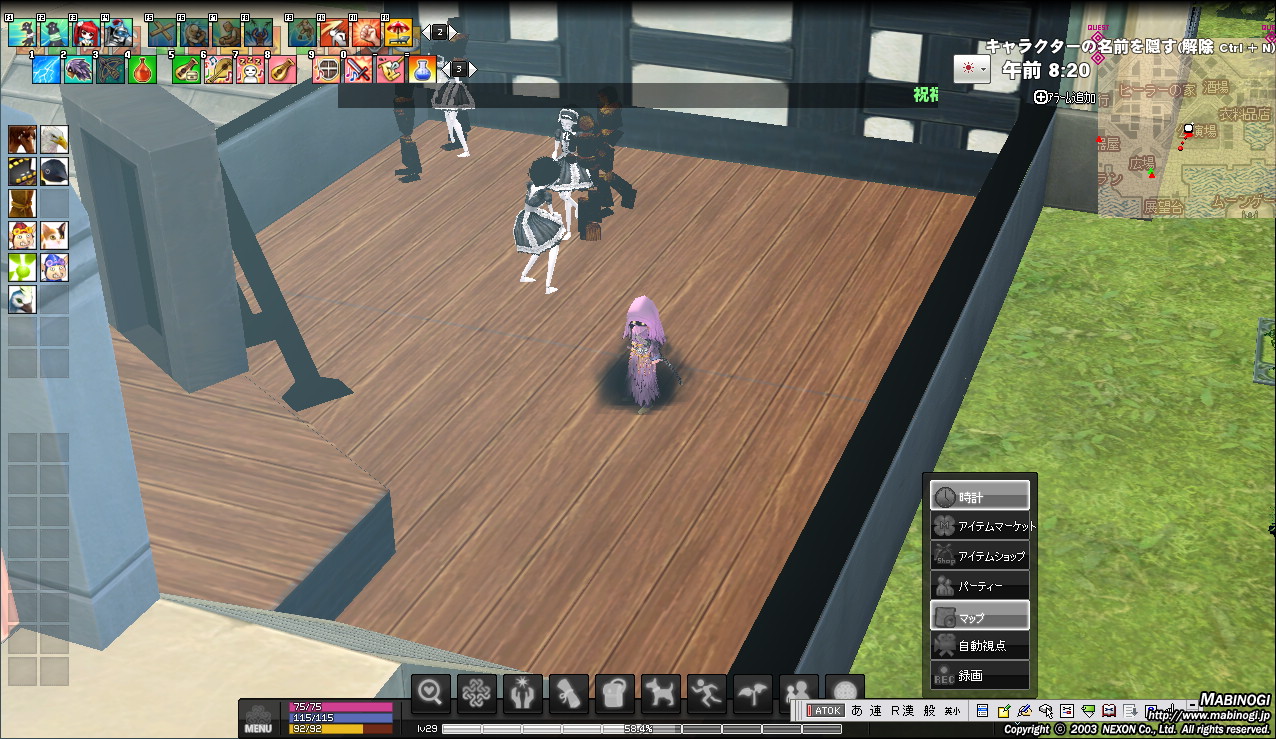
Task: Use the blue potion flask slot
Action: tap(422, 69)
